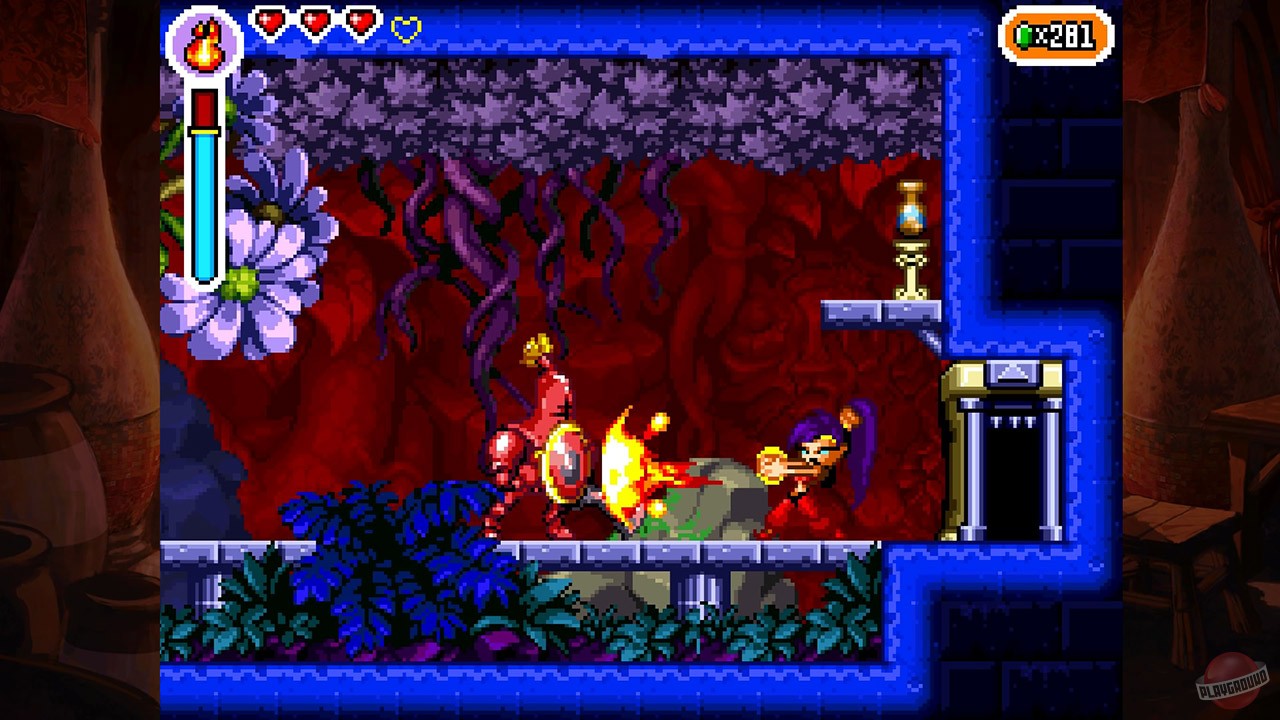Click the second red heart container
The image size is (1280, 720).
314,22
